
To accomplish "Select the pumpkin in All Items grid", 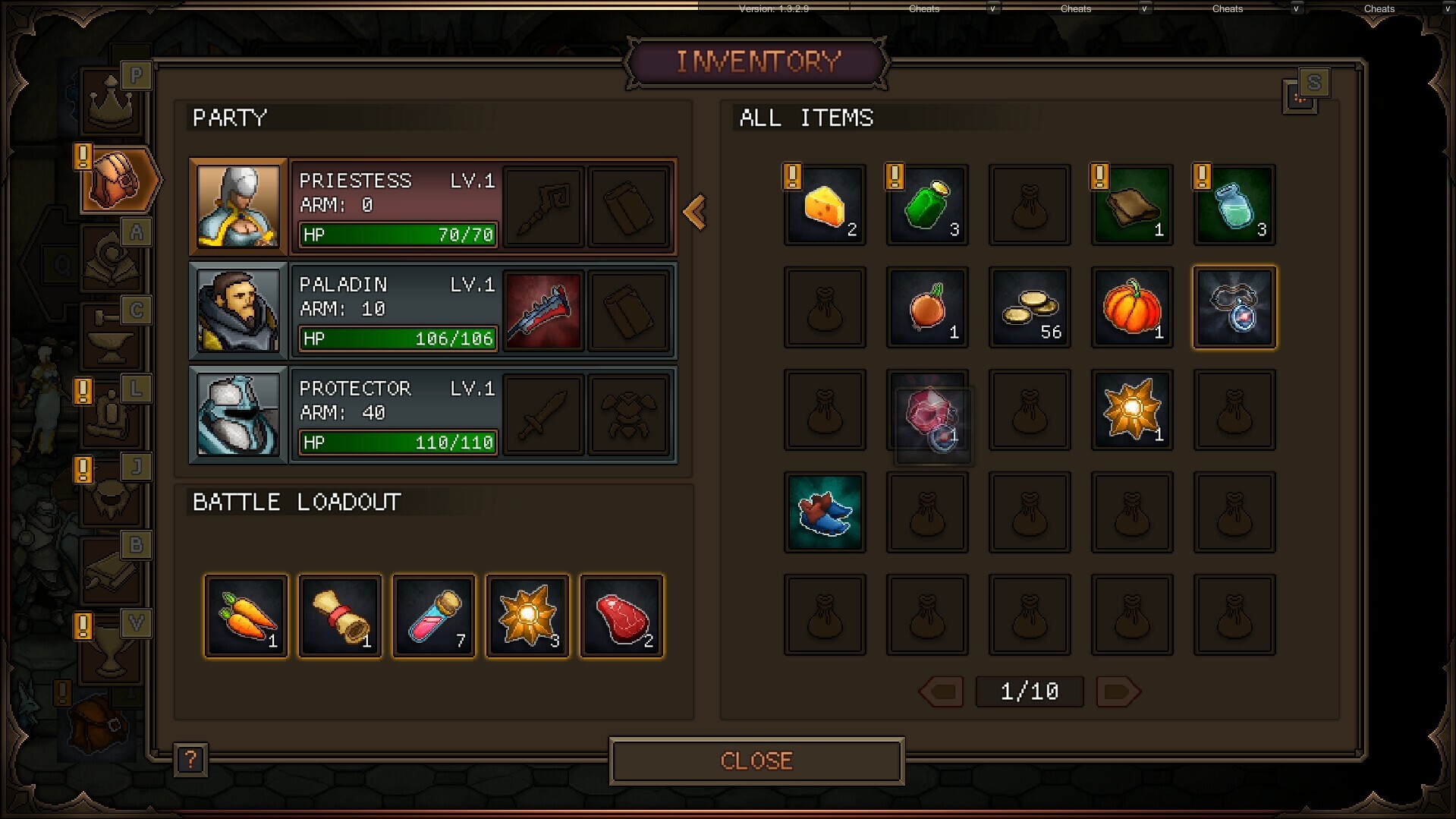I will point(1131,307).
